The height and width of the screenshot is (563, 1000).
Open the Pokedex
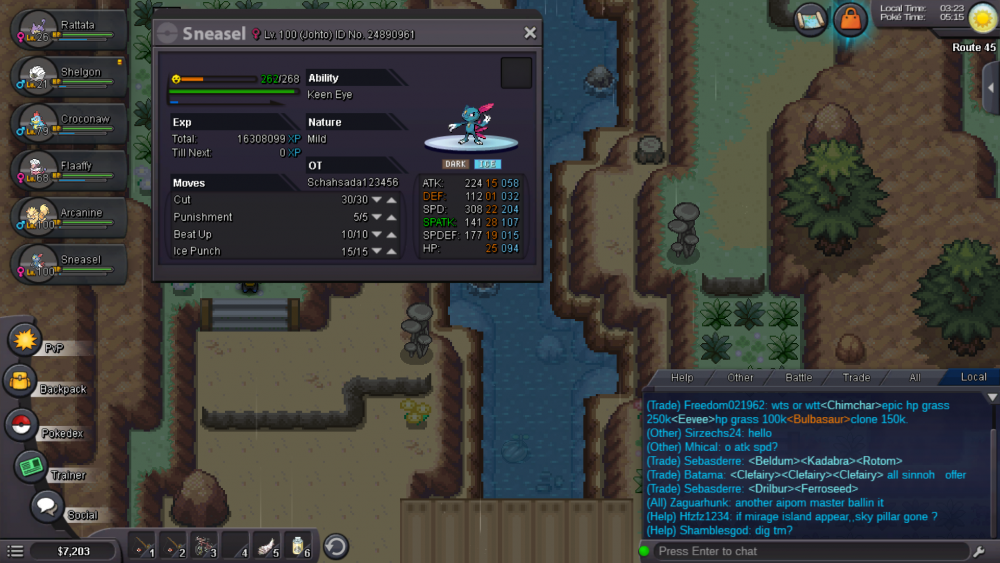click(x=20, y=425)
